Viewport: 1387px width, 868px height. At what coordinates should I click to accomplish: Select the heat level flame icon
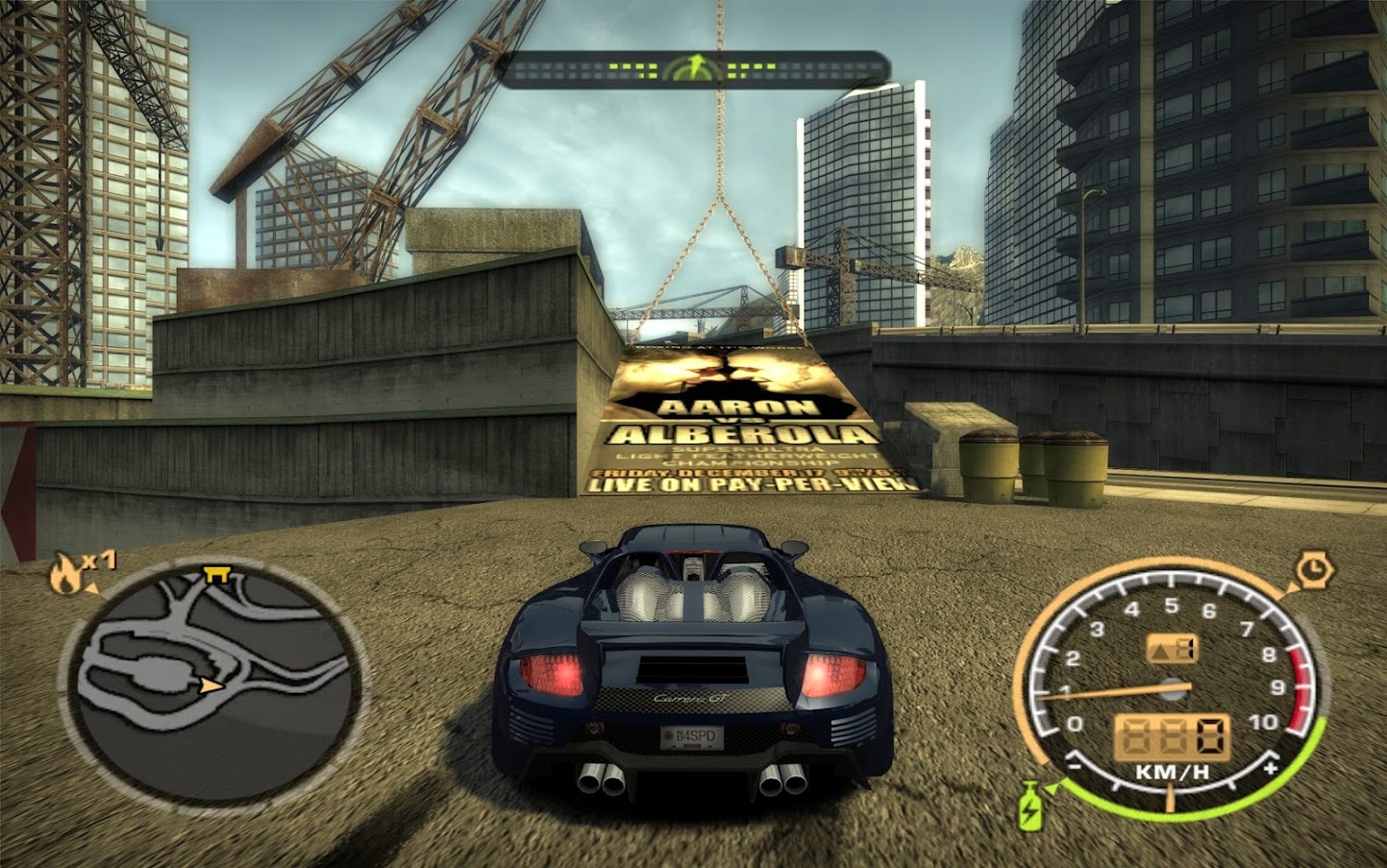(66, 574)
